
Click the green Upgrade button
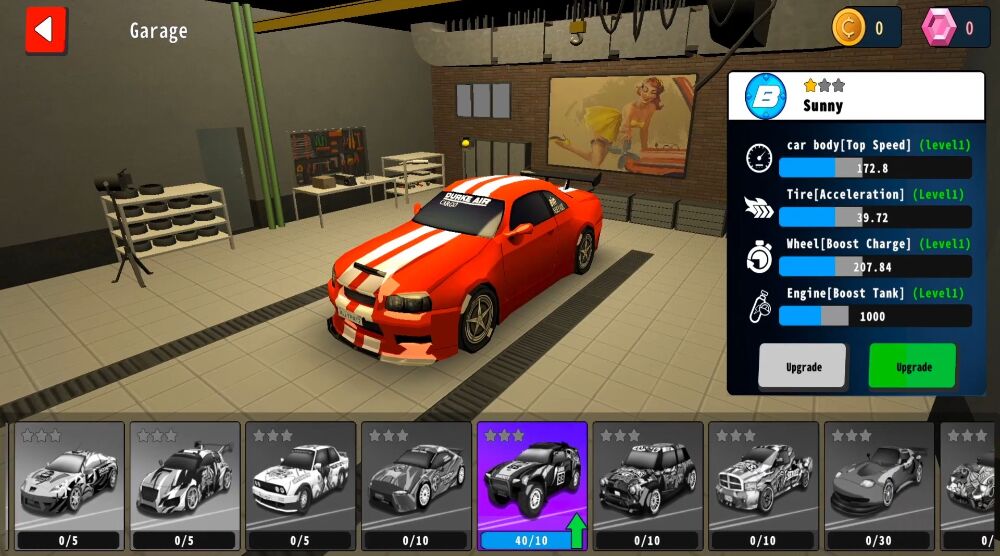click(912, 366)
